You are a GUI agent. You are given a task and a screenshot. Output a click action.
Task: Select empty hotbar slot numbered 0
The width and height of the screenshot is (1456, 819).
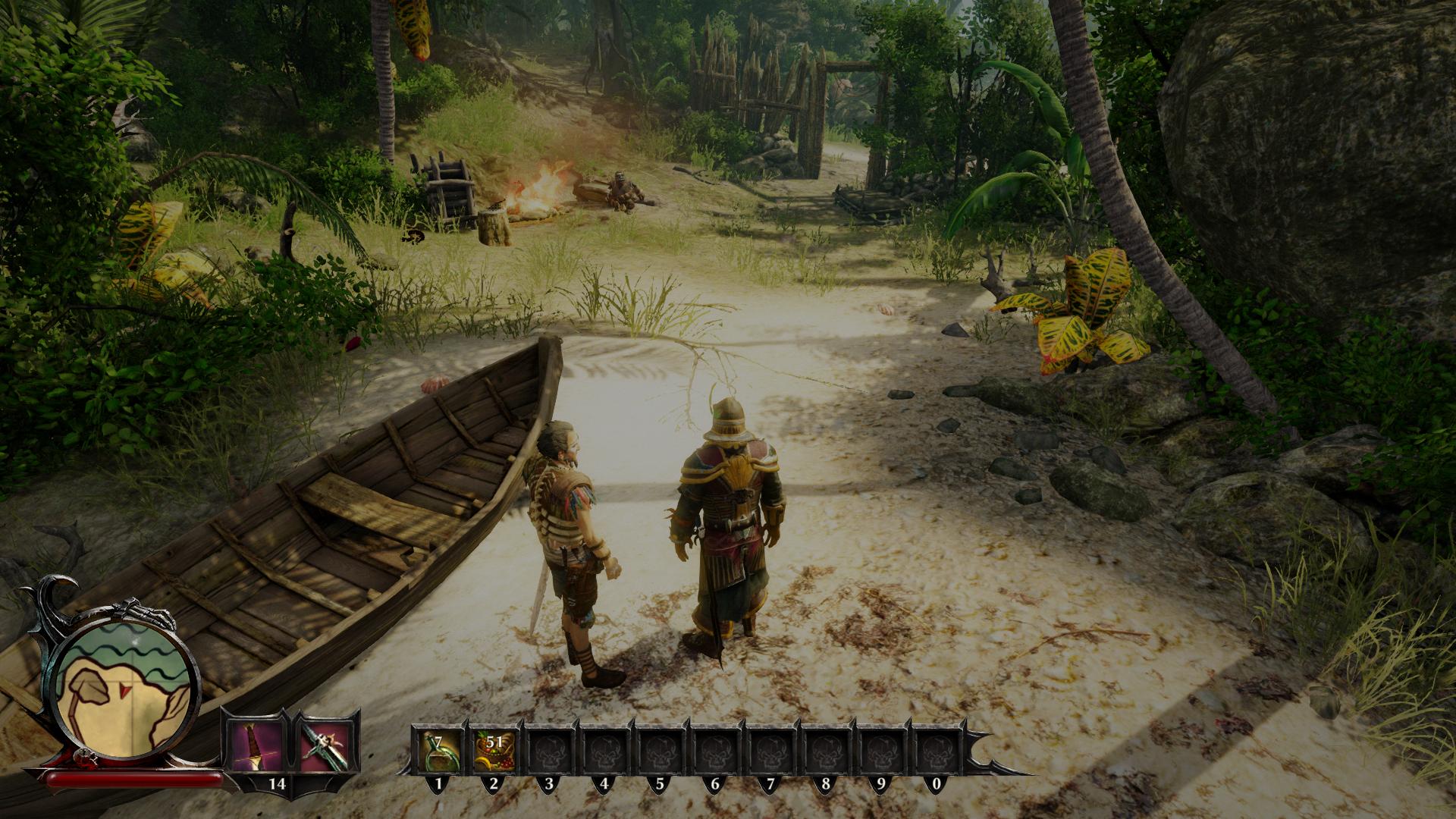[x=936, y=750]
